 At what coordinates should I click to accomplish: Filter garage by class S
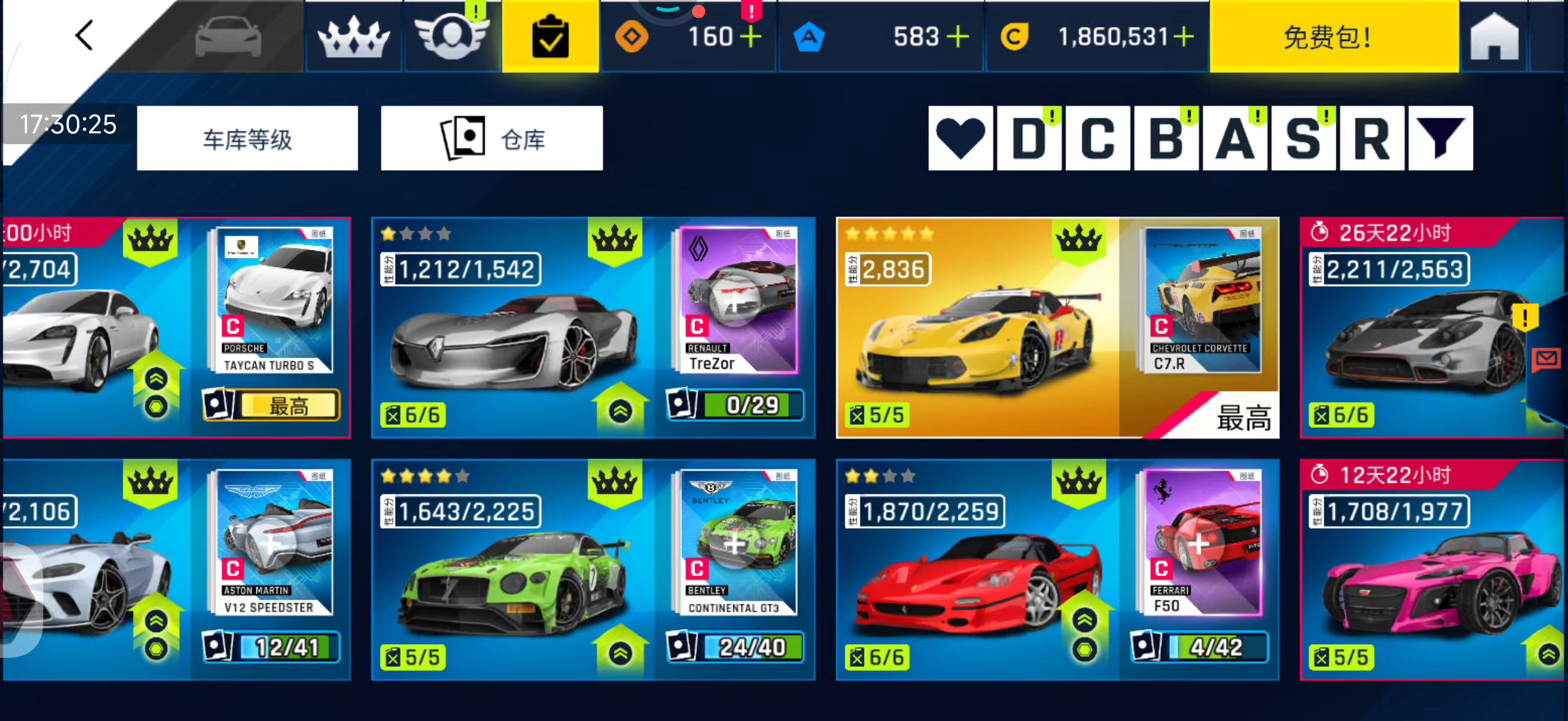tap(1303, 139)
